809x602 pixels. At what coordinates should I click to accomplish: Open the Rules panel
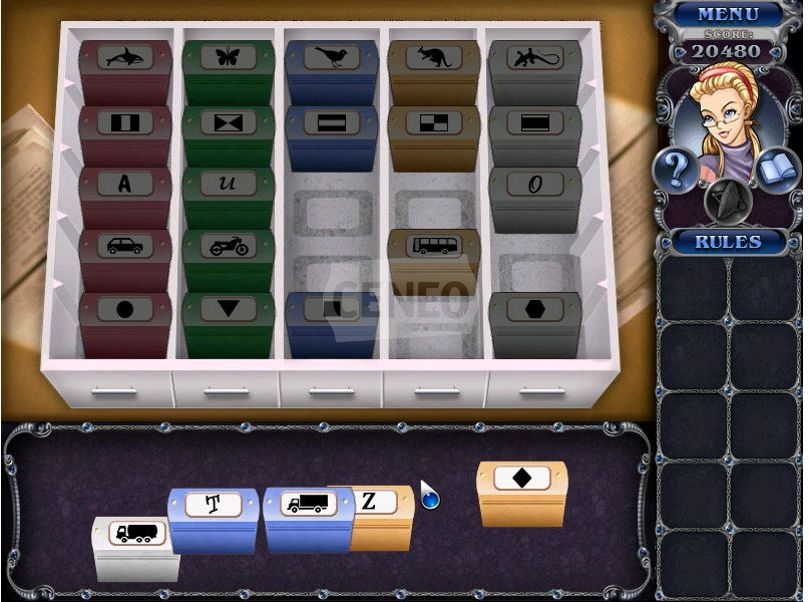729,242
